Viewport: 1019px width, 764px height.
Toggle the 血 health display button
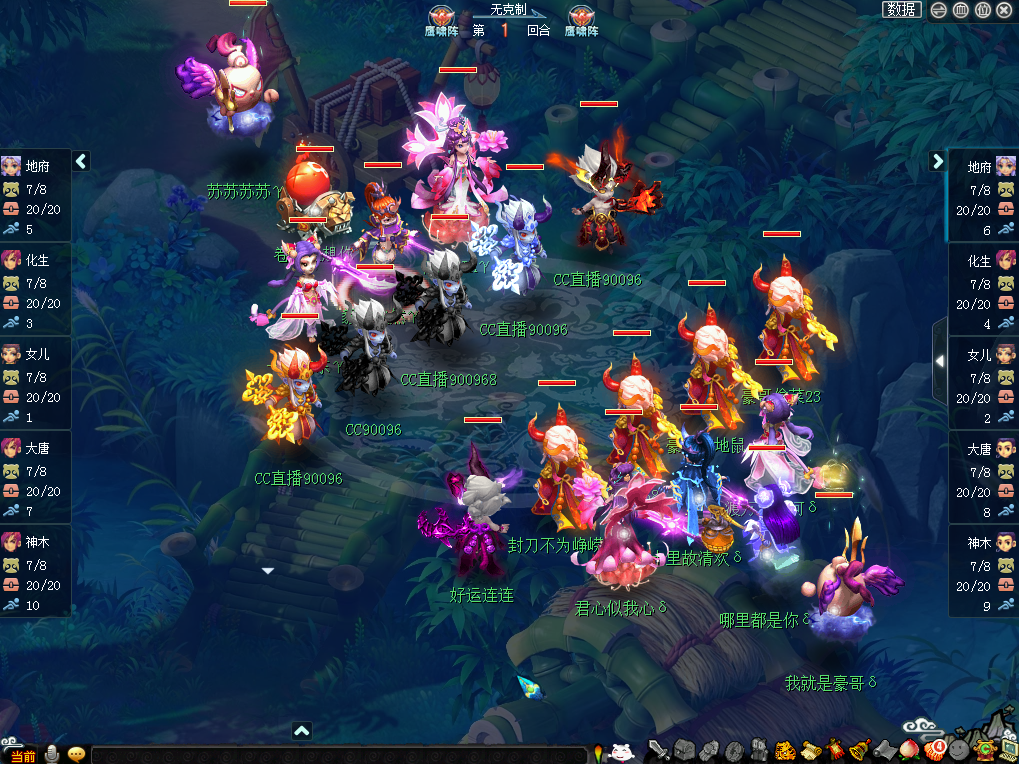coord(960,10)
